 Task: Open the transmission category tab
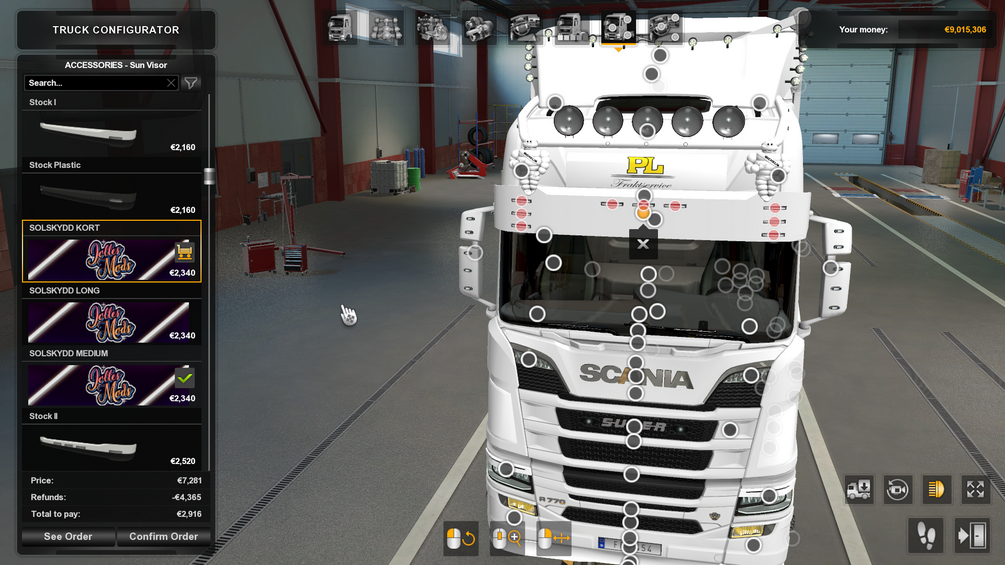tap(478, 29)
